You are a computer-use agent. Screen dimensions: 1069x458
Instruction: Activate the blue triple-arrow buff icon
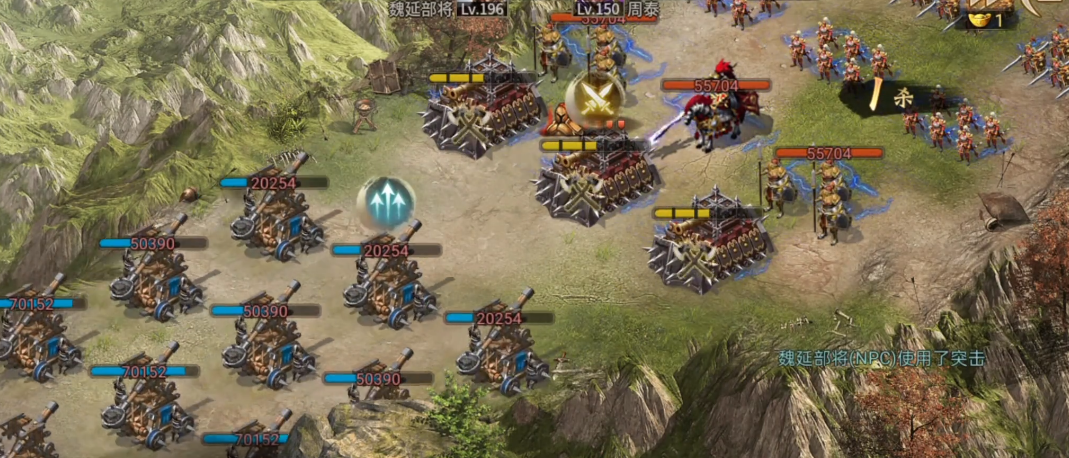coord(386,204)
